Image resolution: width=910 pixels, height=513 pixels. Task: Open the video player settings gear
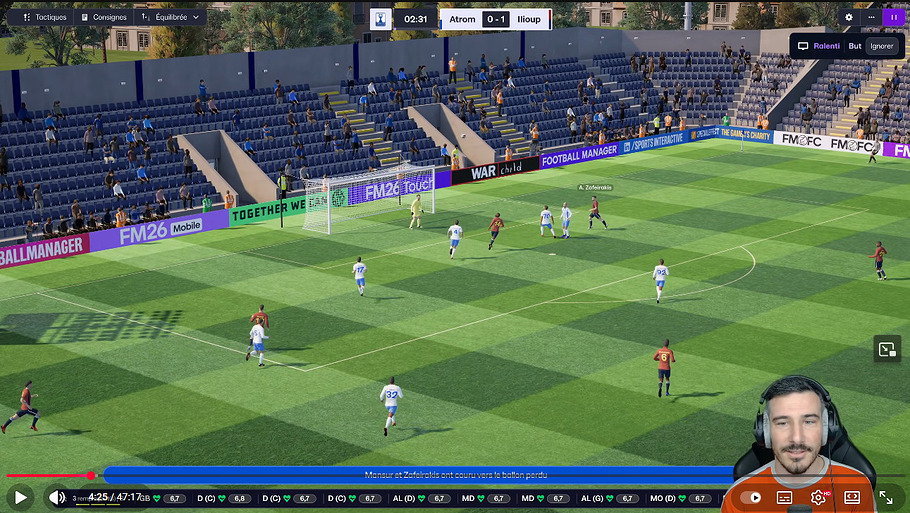tap(818, 497)
